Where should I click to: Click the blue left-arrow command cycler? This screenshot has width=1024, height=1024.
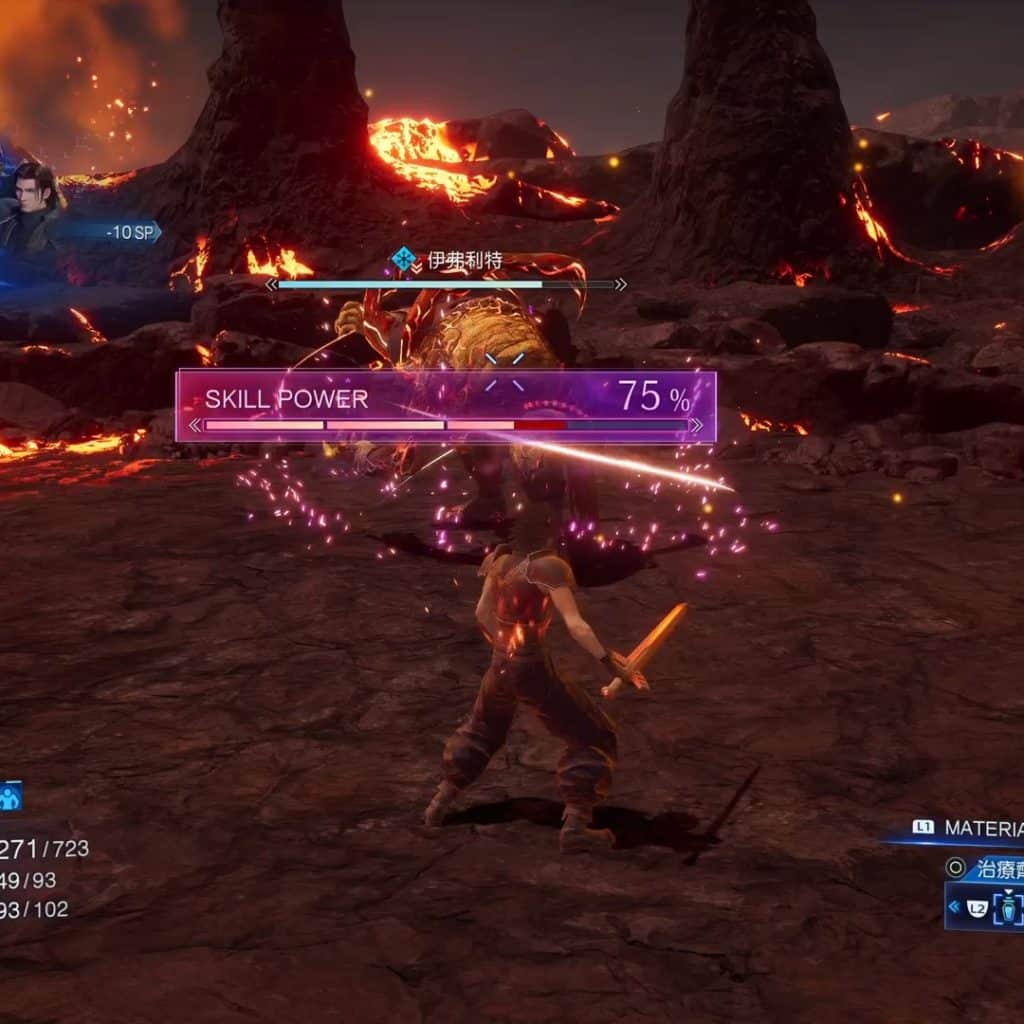pyautogui.click(x=956, y=907)
